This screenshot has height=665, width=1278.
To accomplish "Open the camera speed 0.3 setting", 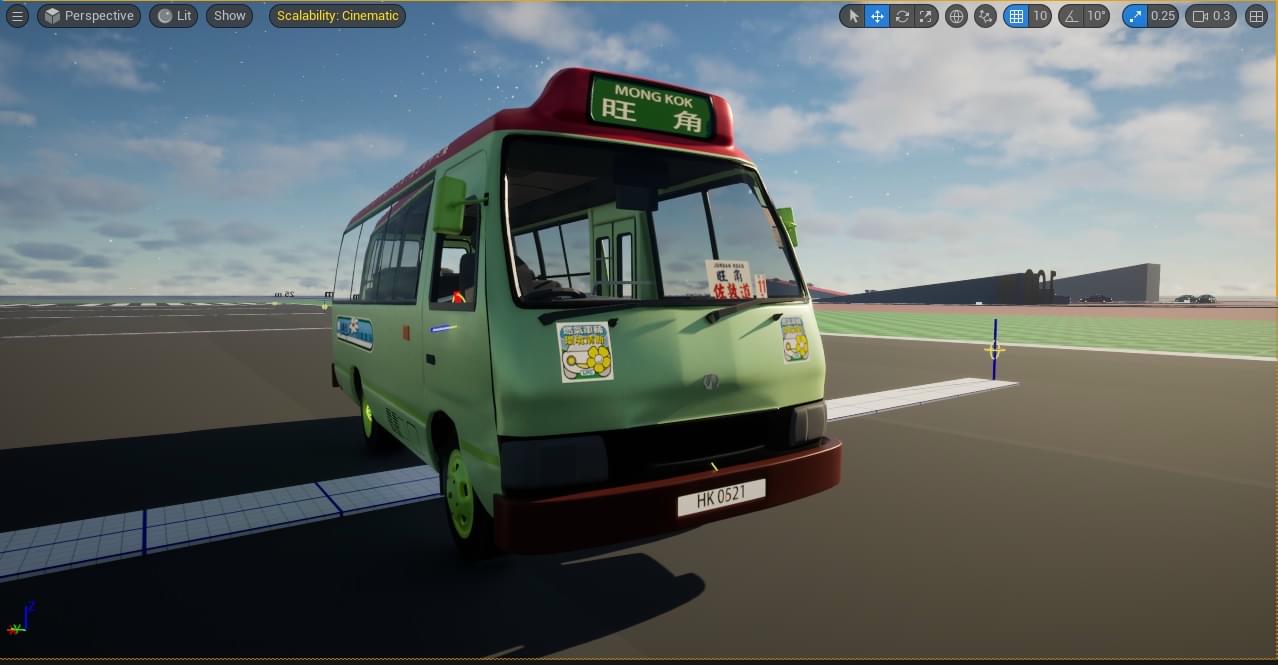I will pos(1211,16).
